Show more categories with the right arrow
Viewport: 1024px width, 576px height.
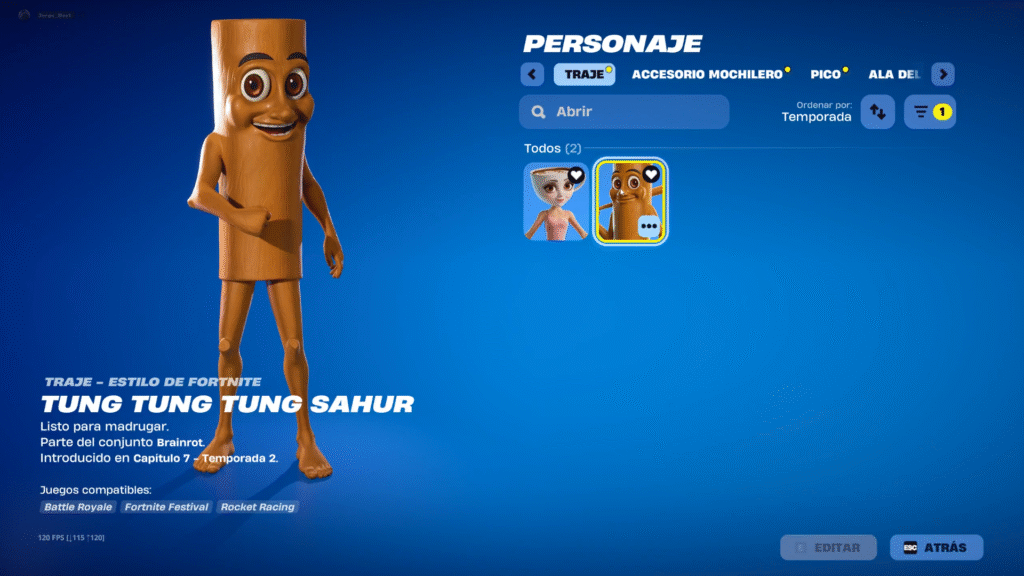pyautogui.click(x=943, y=75)
